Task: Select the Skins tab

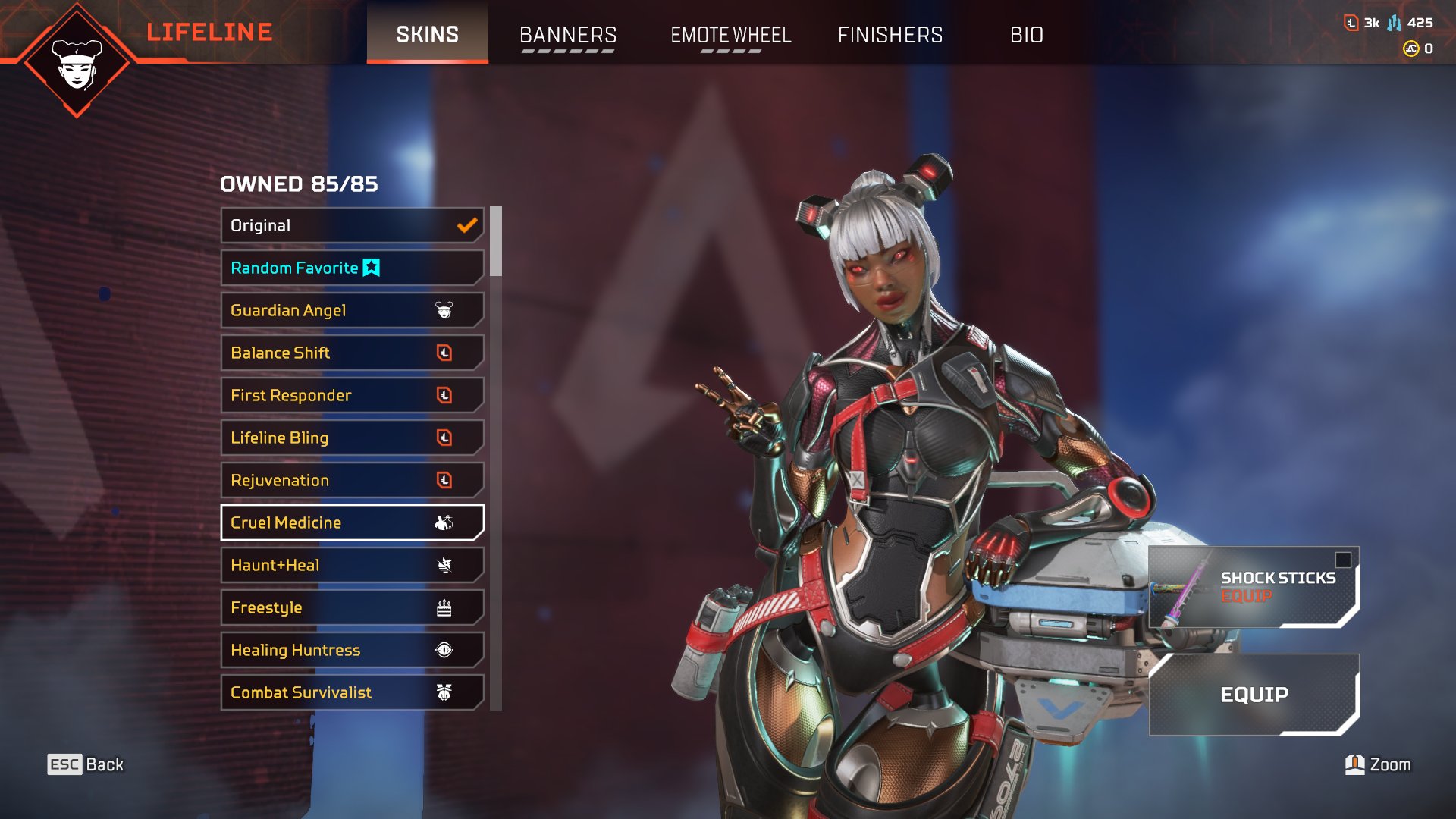Action: [427, 34]
